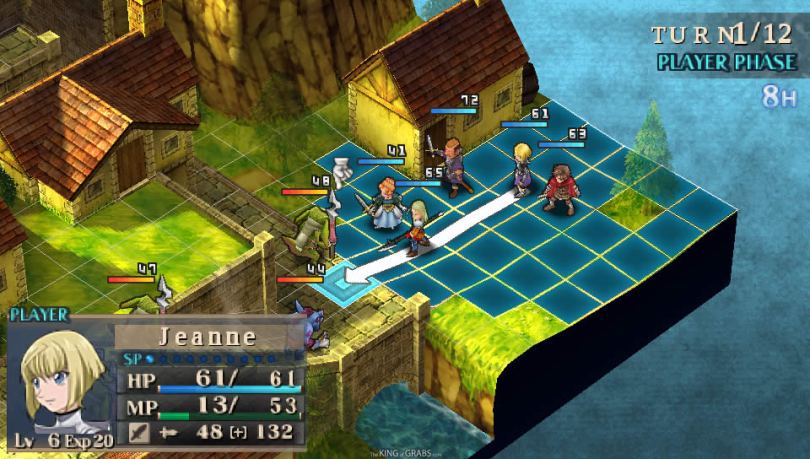The image size is (810, 459).
Task: Confirm move to the highlighted destination tile
Action: pyautogui.click(x=346, y=282)
